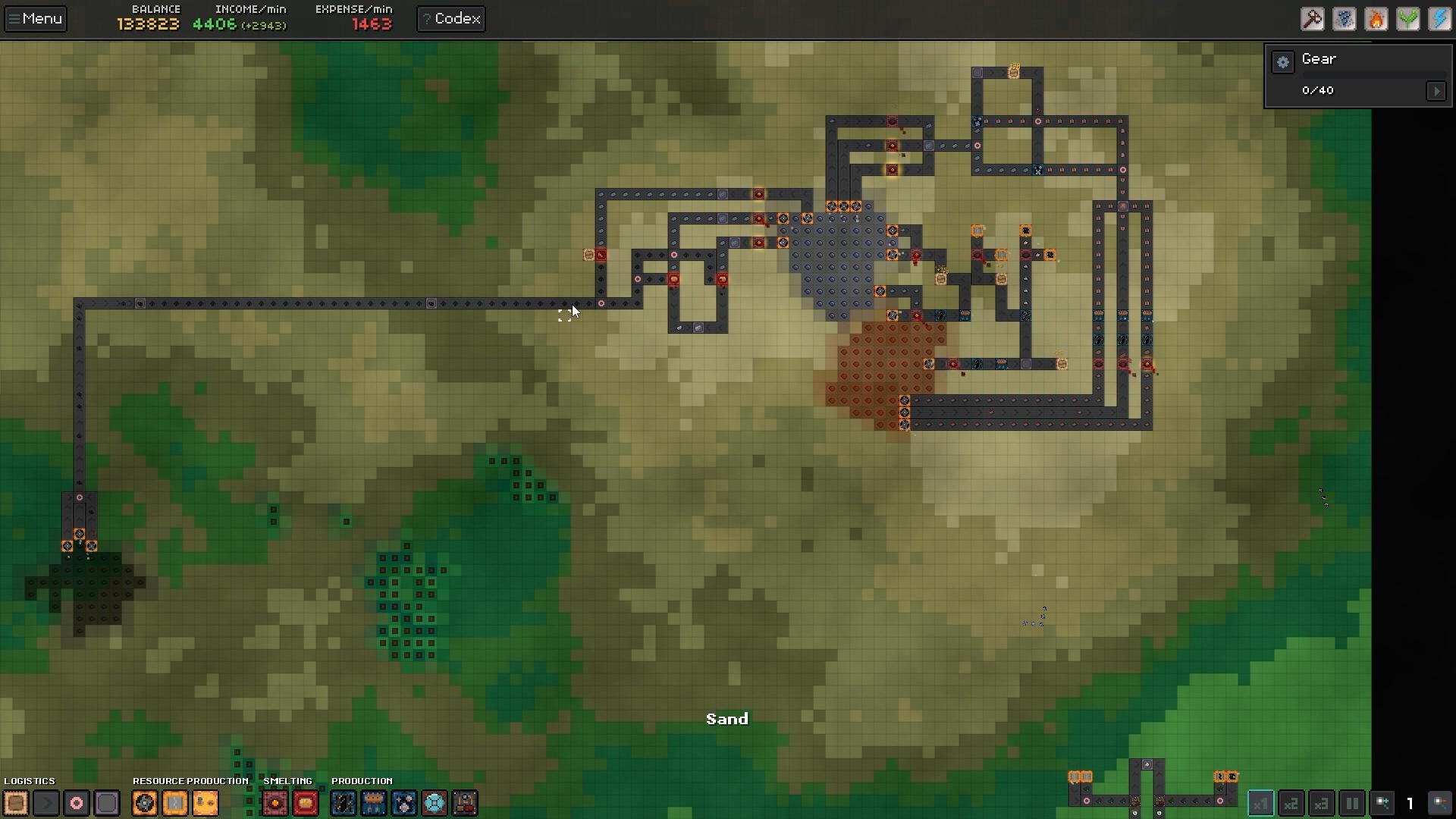
Task: Toggle the green plant overlay icon
Action: [1408, 19]
